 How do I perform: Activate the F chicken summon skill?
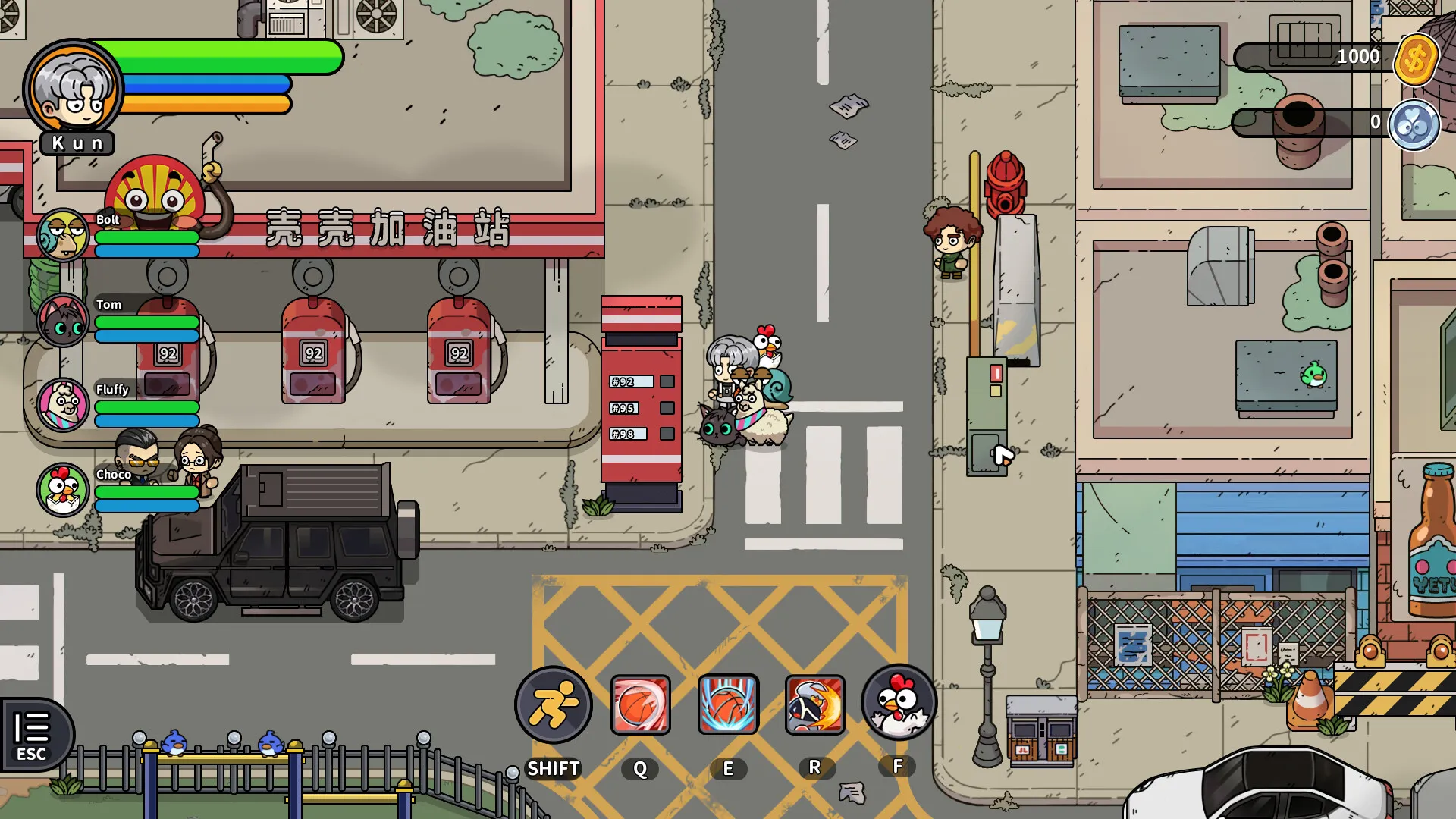(898, 704)
